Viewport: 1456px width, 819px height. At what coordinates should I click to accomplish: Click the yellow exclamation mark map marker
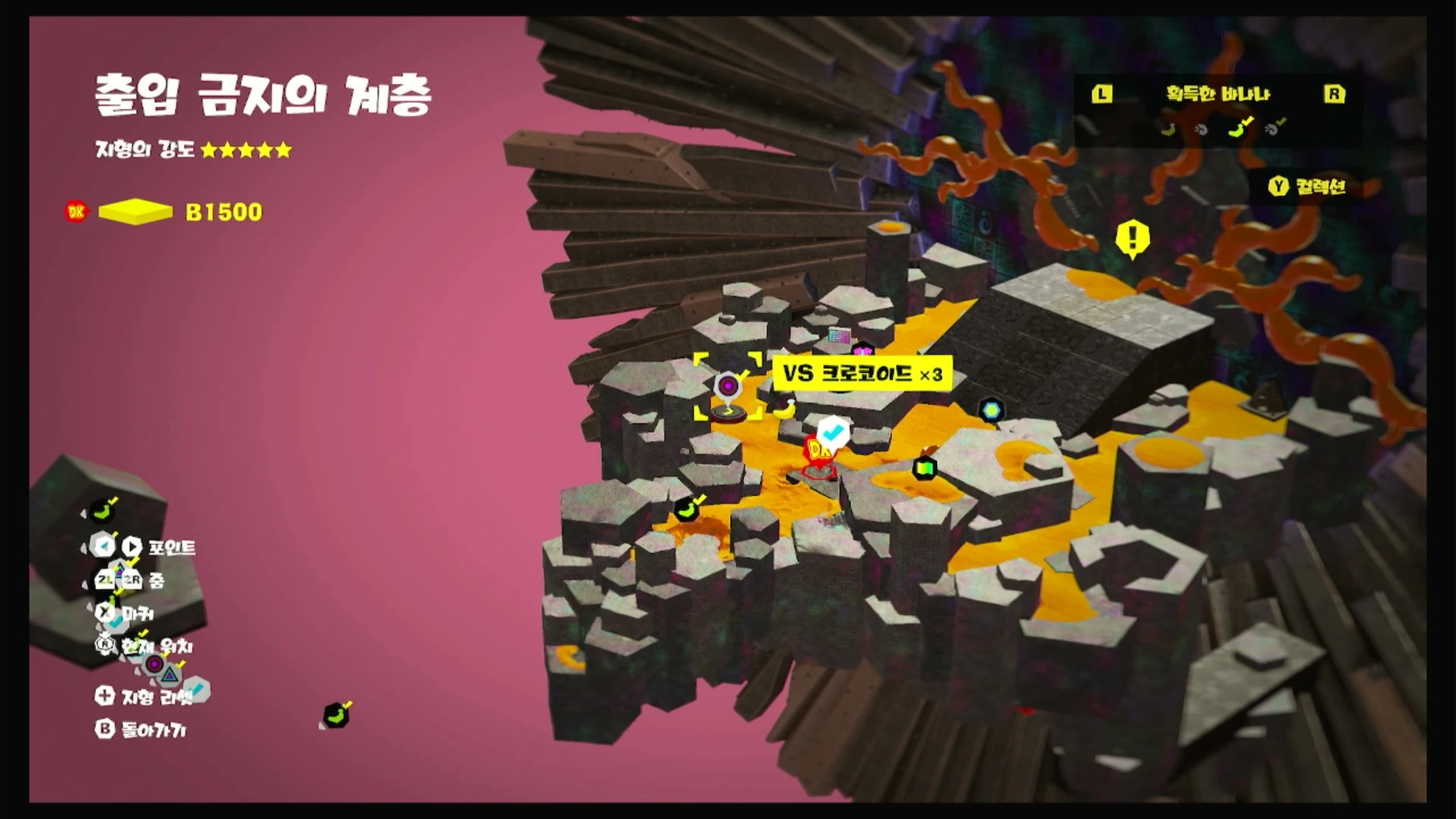pyautogui.click(x=1132, y=238)
